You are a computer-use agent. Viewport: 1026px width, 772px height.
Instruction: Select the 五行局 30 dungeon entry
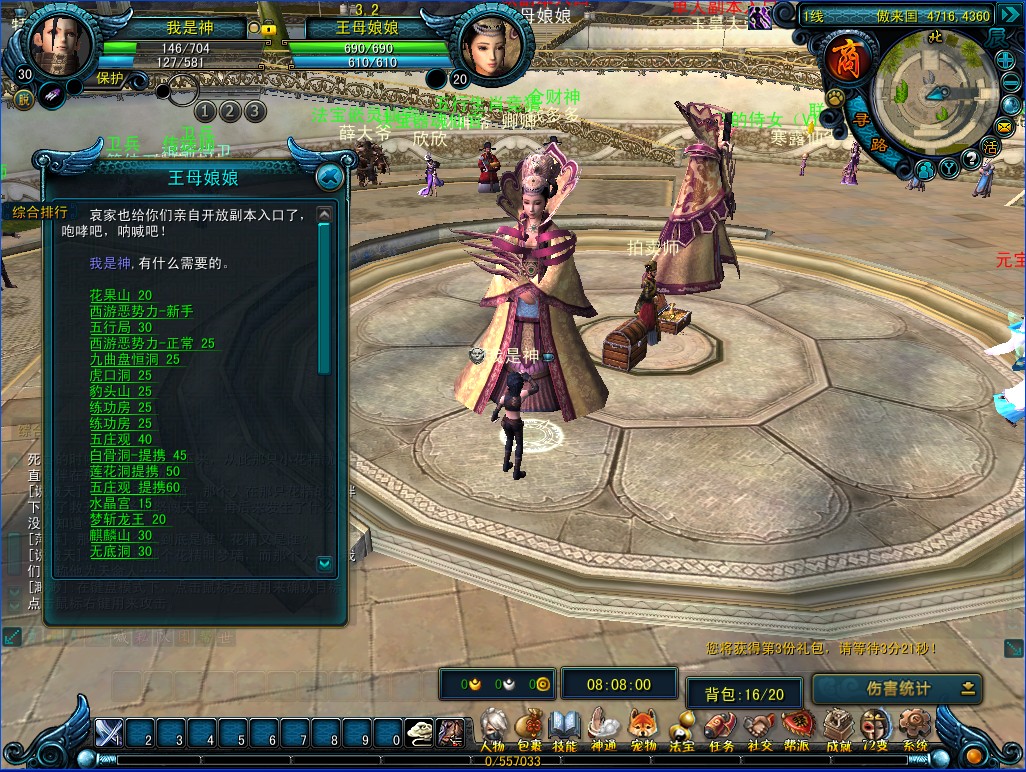click(x=121, y=328)
